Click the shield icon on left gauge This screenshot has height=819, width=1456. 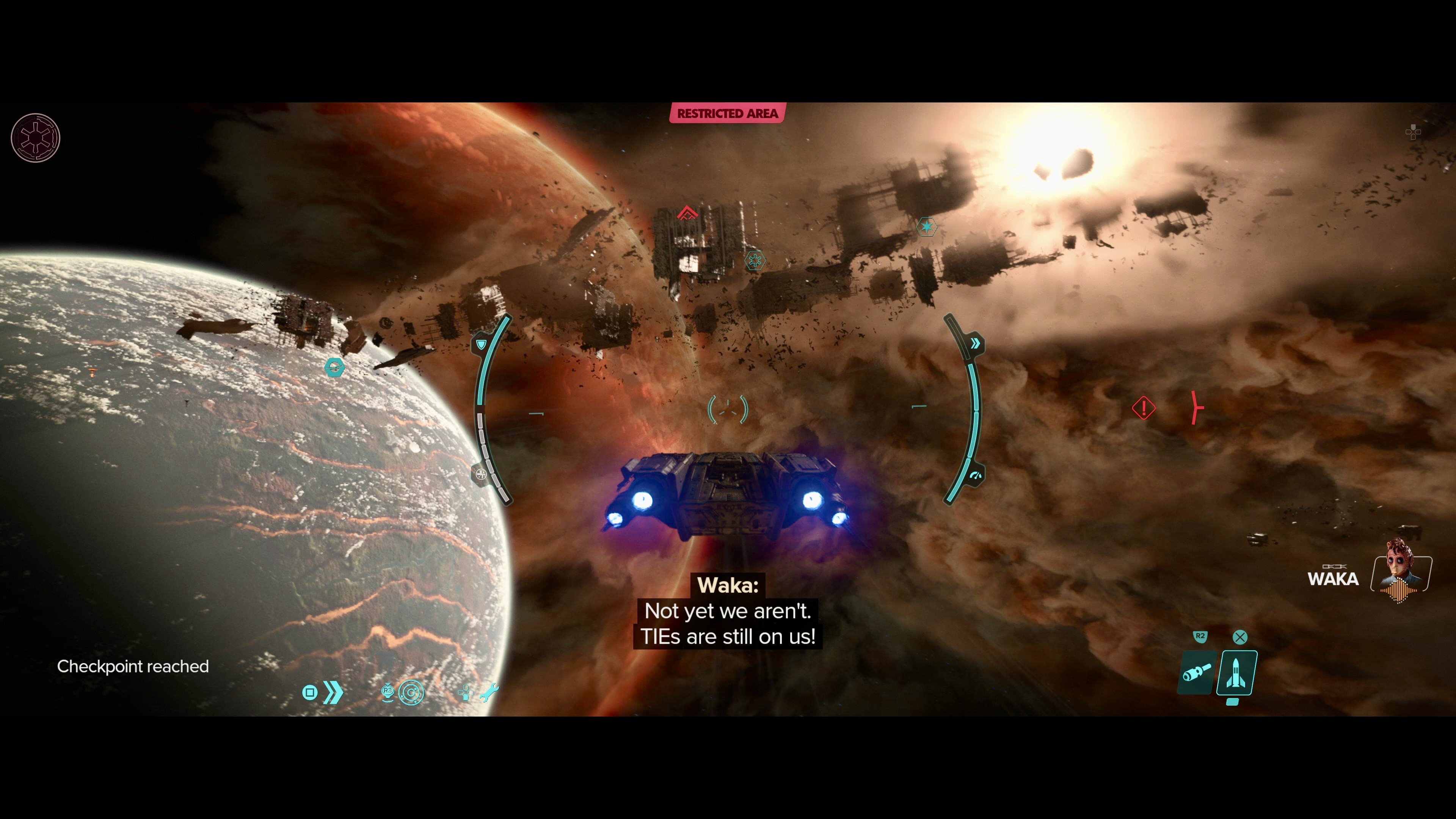coord(481,344)
